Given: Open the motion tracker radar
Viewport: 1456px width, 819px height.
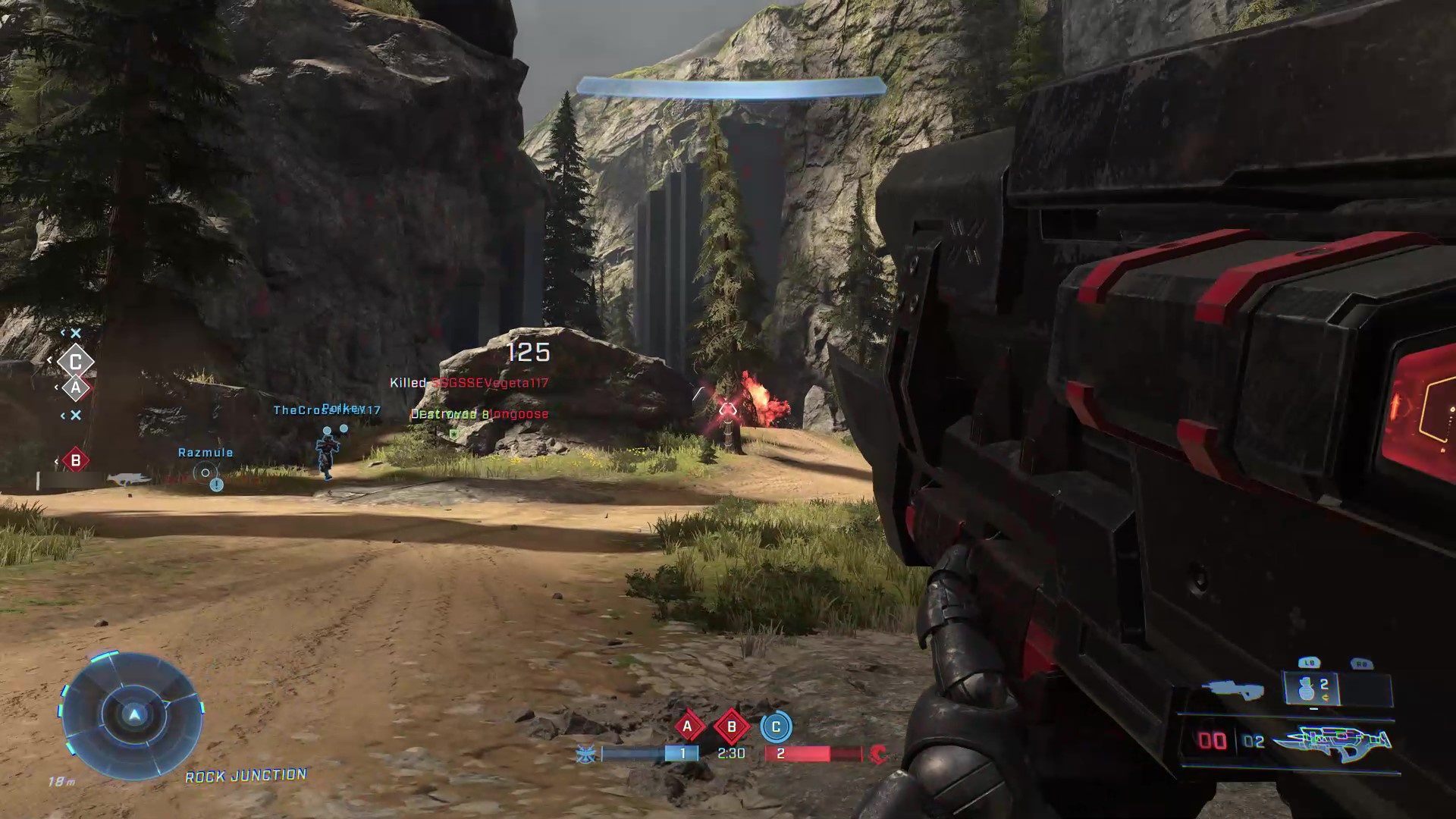Looking at the screenshot, I should coord(133,715).
